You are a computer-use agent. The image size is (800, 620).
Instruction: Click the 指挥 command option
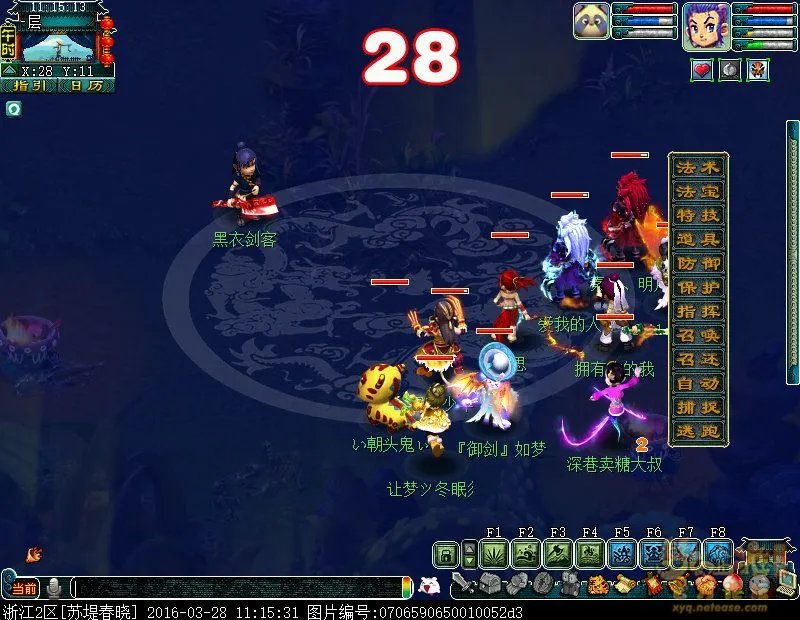click(x=697, y=311)
